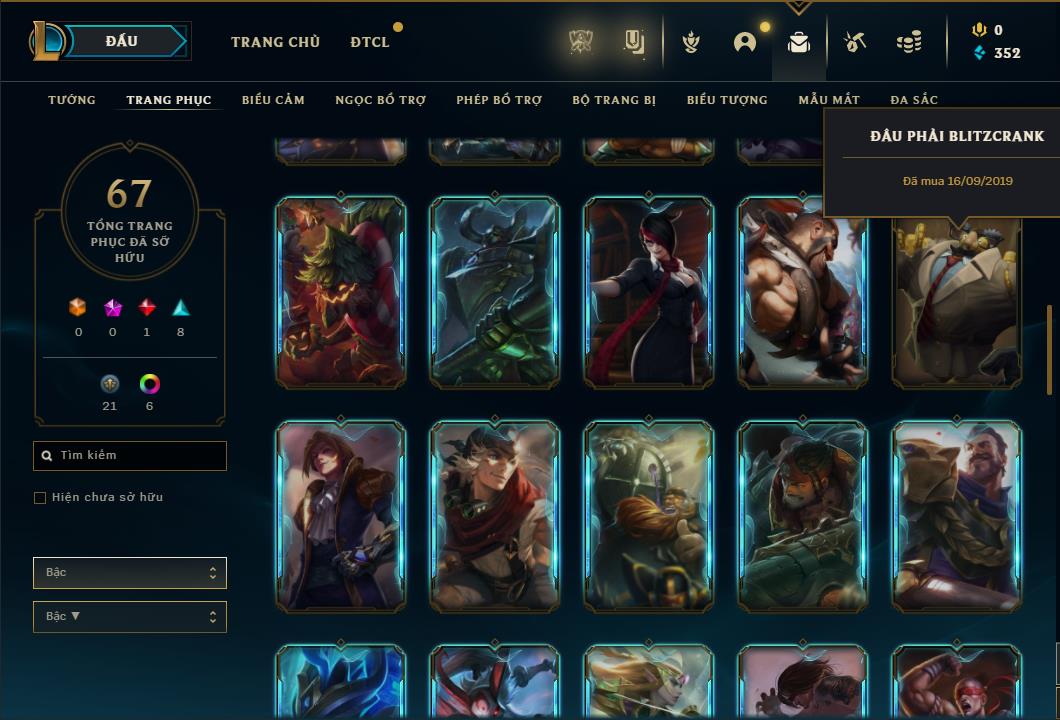This screenshot has width=1060, height=720.
Task: Open the crafting hammer icon
Action: [x=854, y=42]
